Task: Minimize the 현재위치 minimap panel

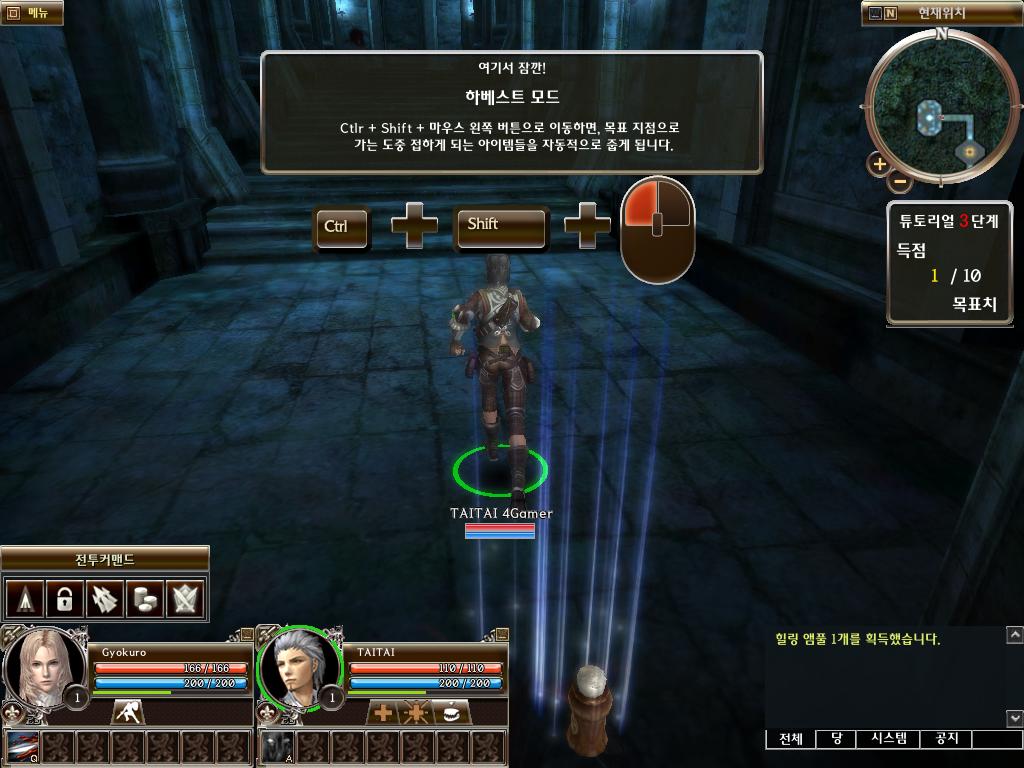Action: [x=875, y=14]
